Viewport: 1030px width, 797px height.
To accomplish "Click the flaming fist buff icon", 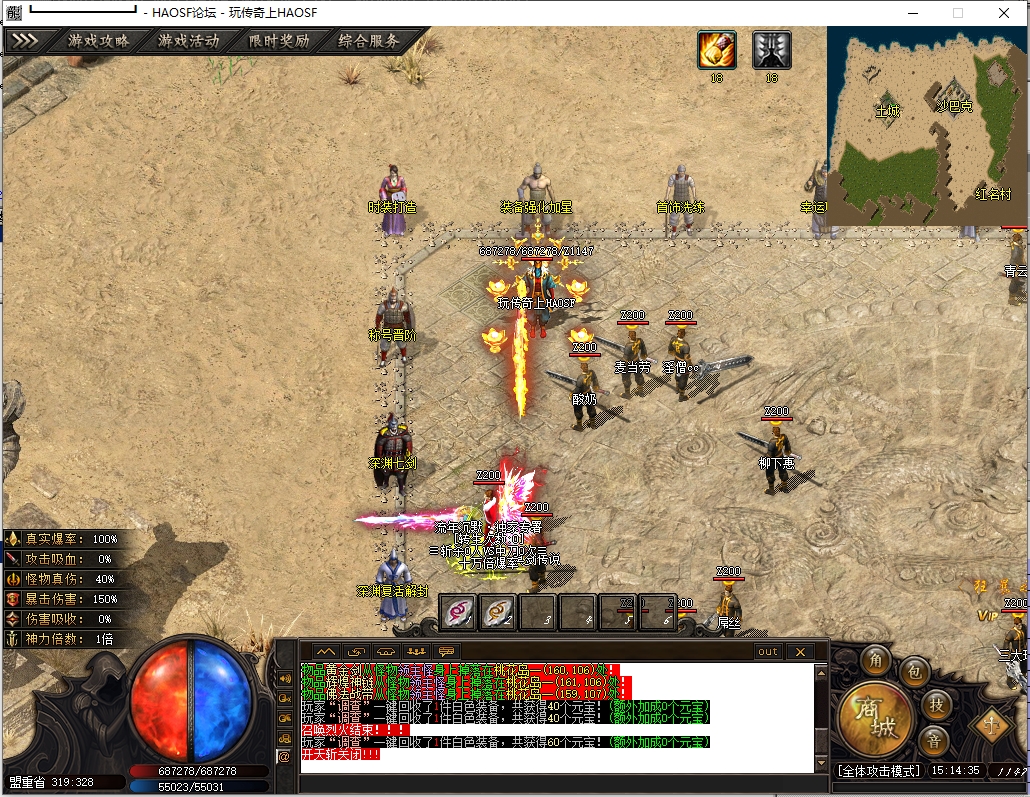I will [x=716, y=49].
